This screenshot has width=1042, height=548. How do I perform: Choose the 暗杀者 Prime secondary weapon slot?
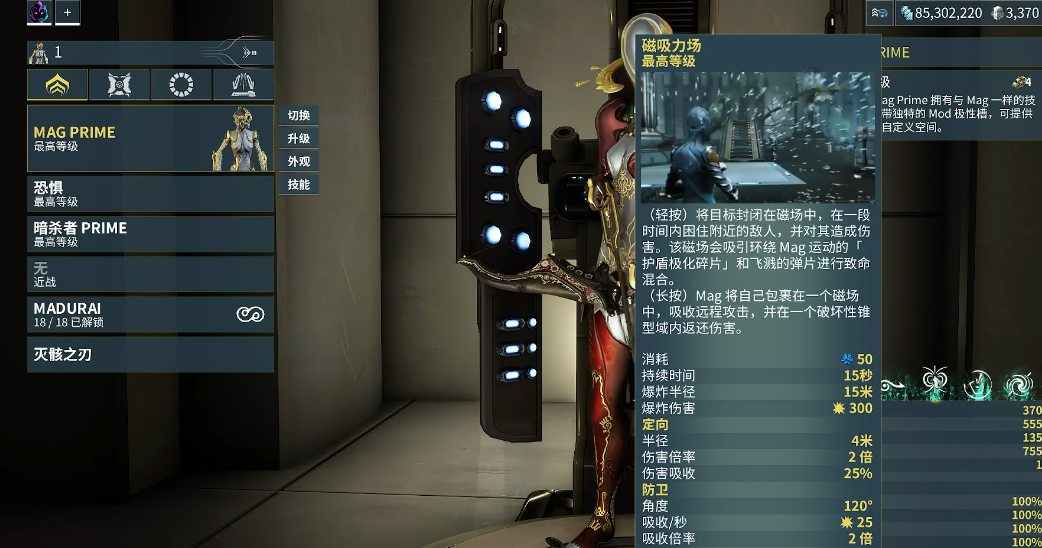point(150,233)
